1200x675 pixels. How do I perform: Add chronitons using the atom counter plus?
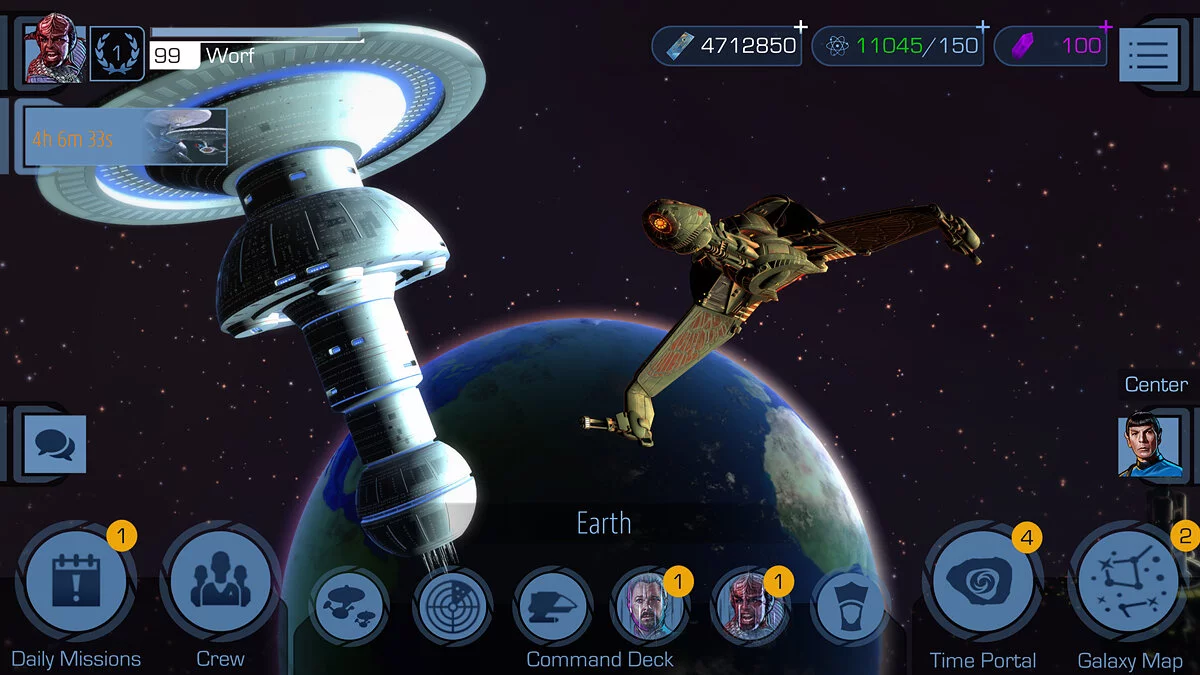tap(983, 27)
